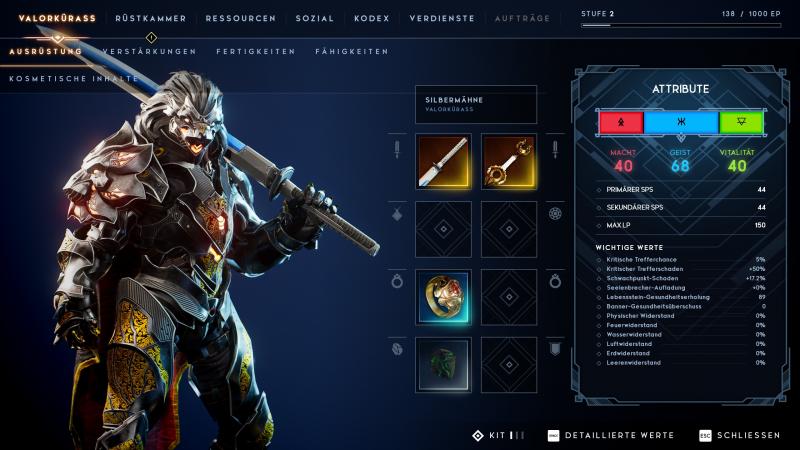Click the Kit selector
Viewport: 800px width, 450px height.
[497, 436]
